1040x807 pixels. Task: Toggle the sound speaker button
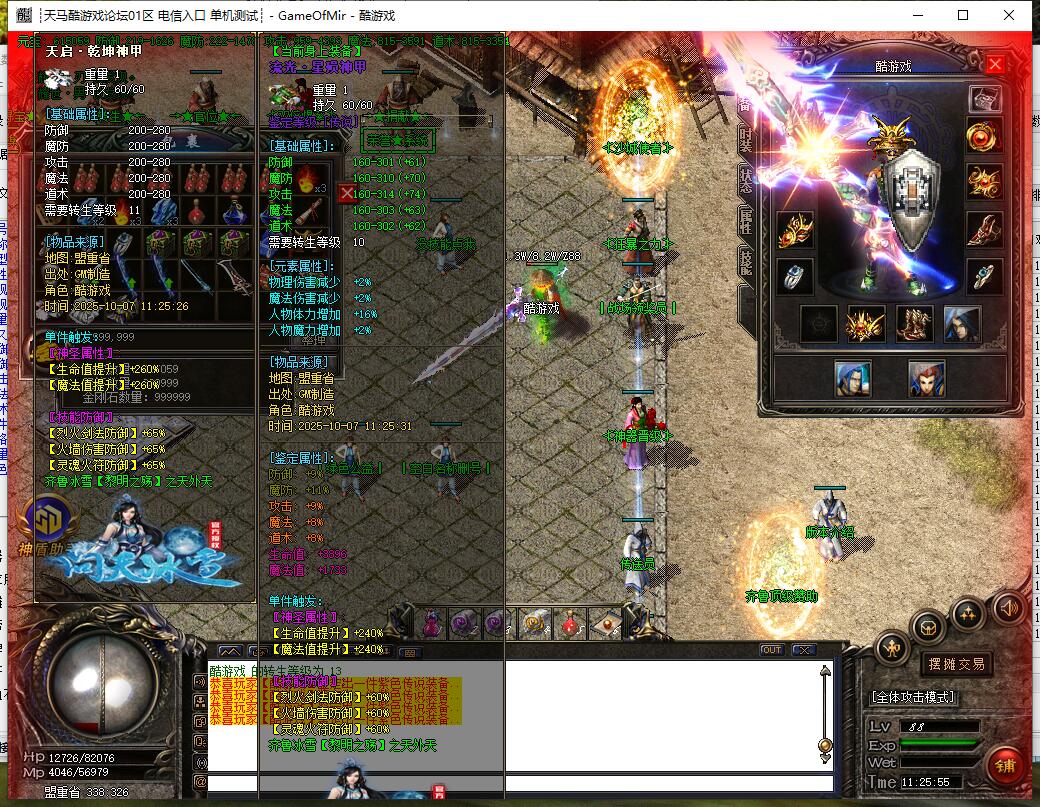pyautogui.click(x=1009, y=606)
